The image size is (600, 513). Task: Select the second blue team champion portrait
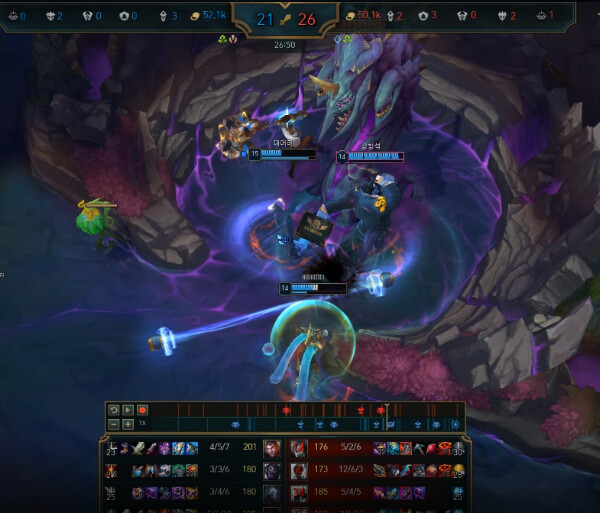point(270,470)
